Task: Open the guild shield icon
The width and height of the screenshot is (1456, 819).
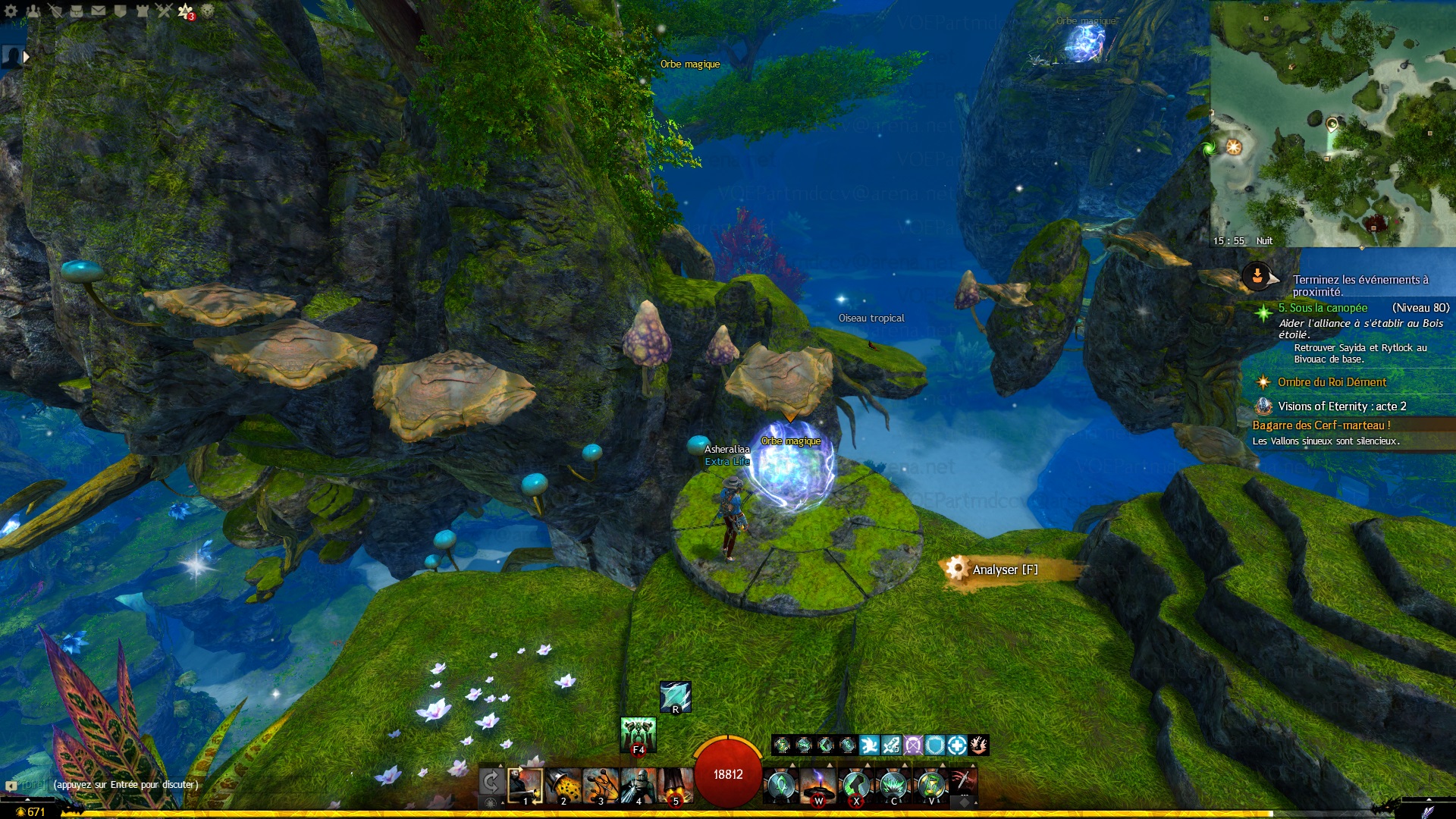Action: tap(120, 11)
